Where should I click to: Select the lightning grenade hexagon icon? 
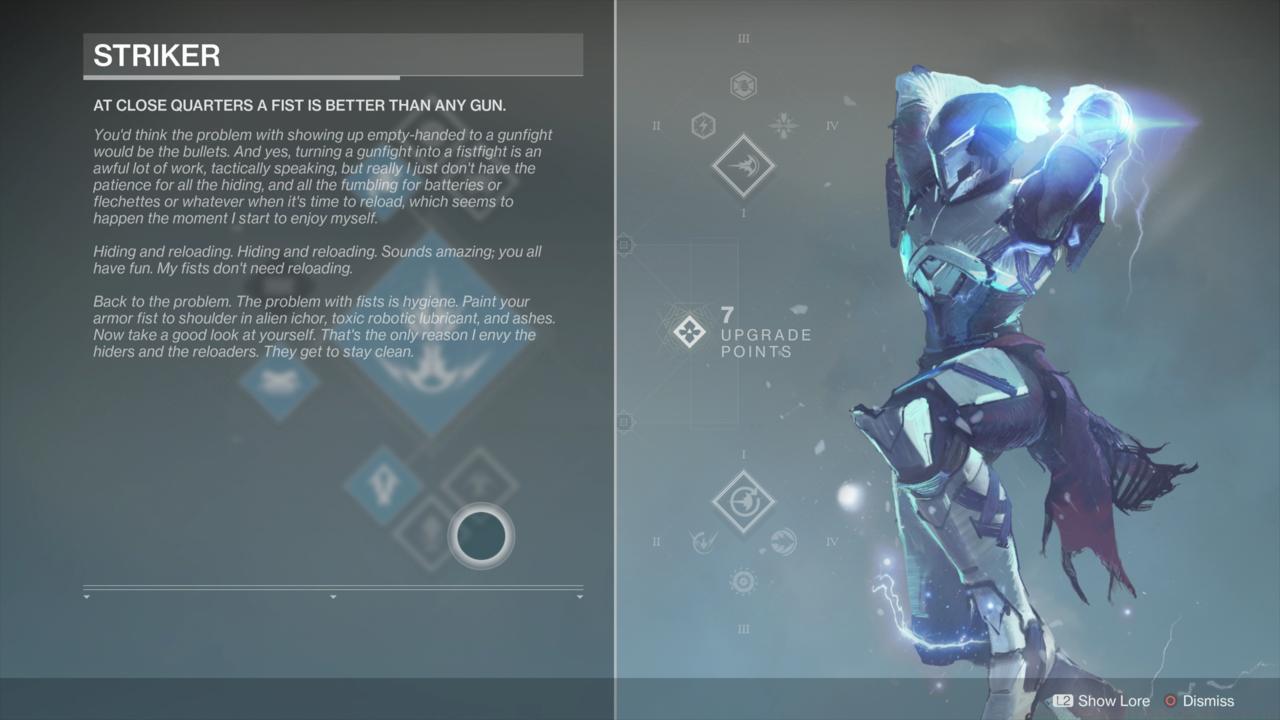click(701, 123)
